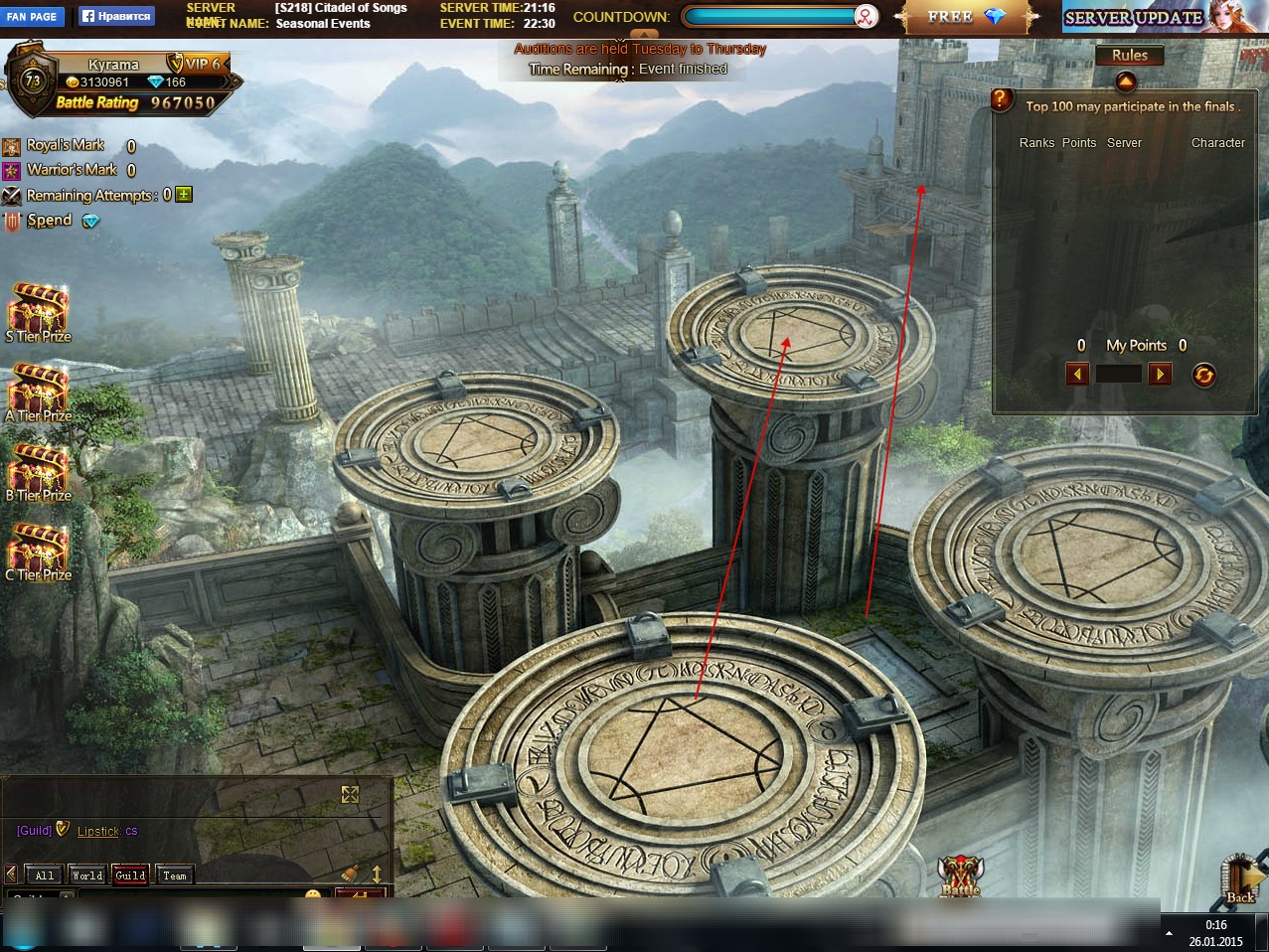The image size is (1269, 952).
Task: Open the A Tier Prize chest
Action: (38, 389)
